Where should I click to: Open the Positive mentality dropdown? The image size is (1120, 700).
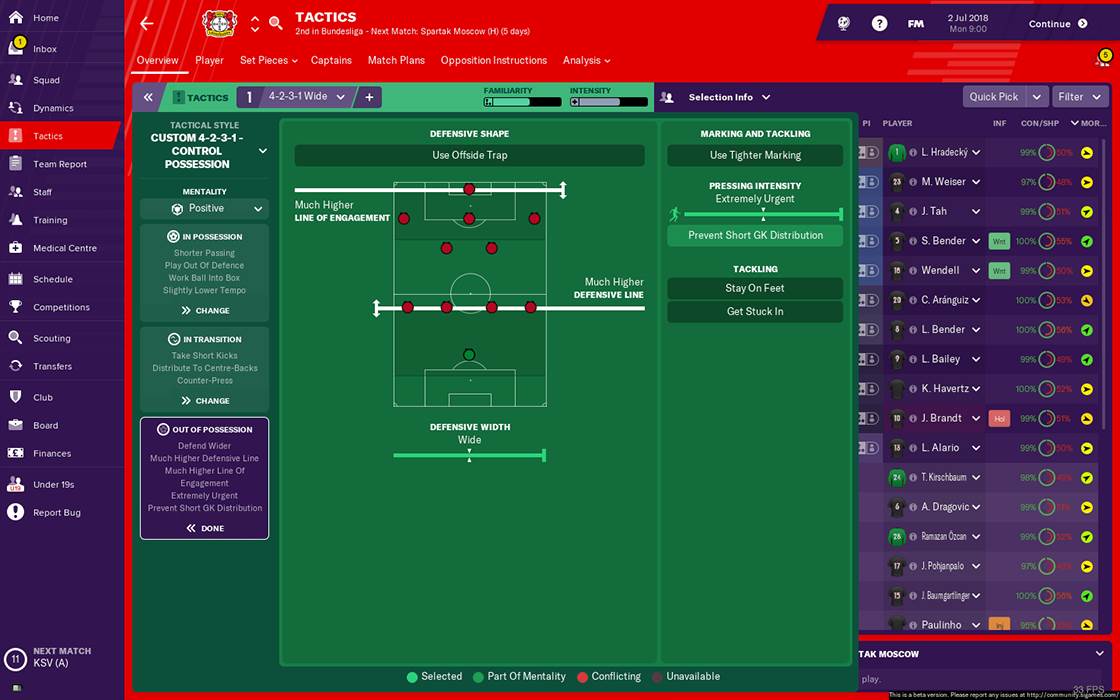(204, 209)
